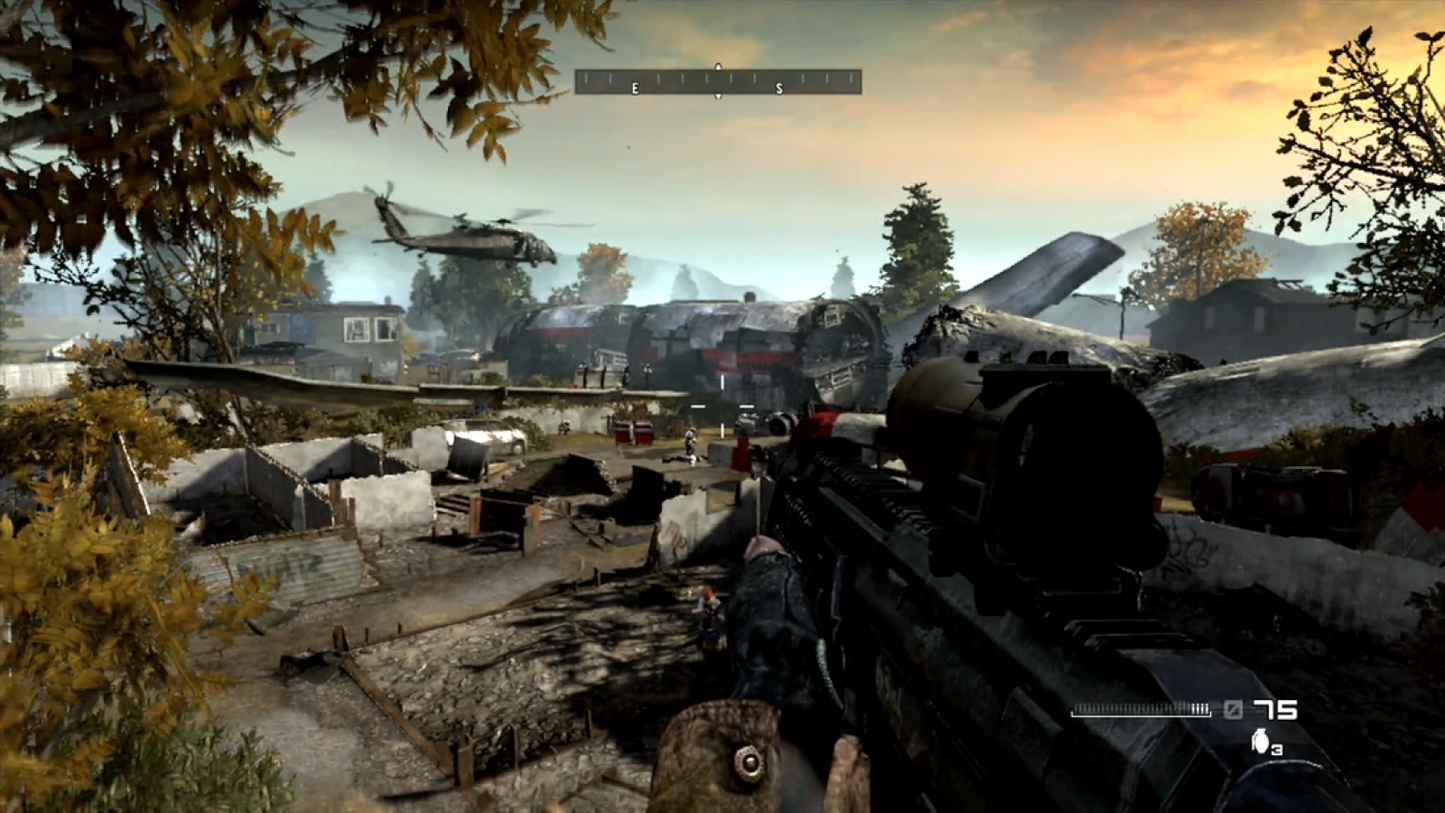Click the upper arrow above the compass
1445x813 pixels.
tap(718, 66)
